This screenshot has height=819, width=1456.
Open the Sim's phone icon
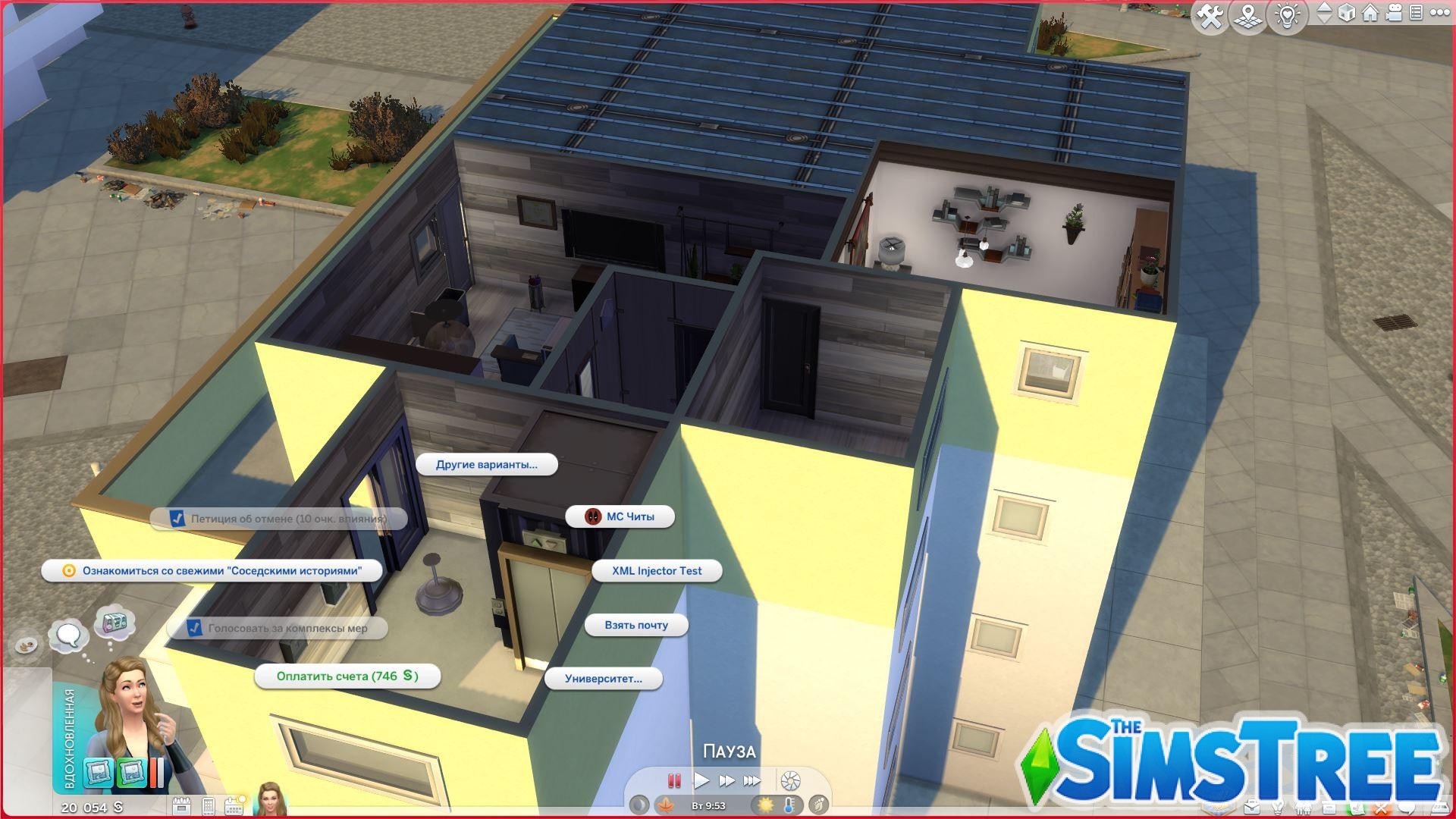tap(209, 807)
